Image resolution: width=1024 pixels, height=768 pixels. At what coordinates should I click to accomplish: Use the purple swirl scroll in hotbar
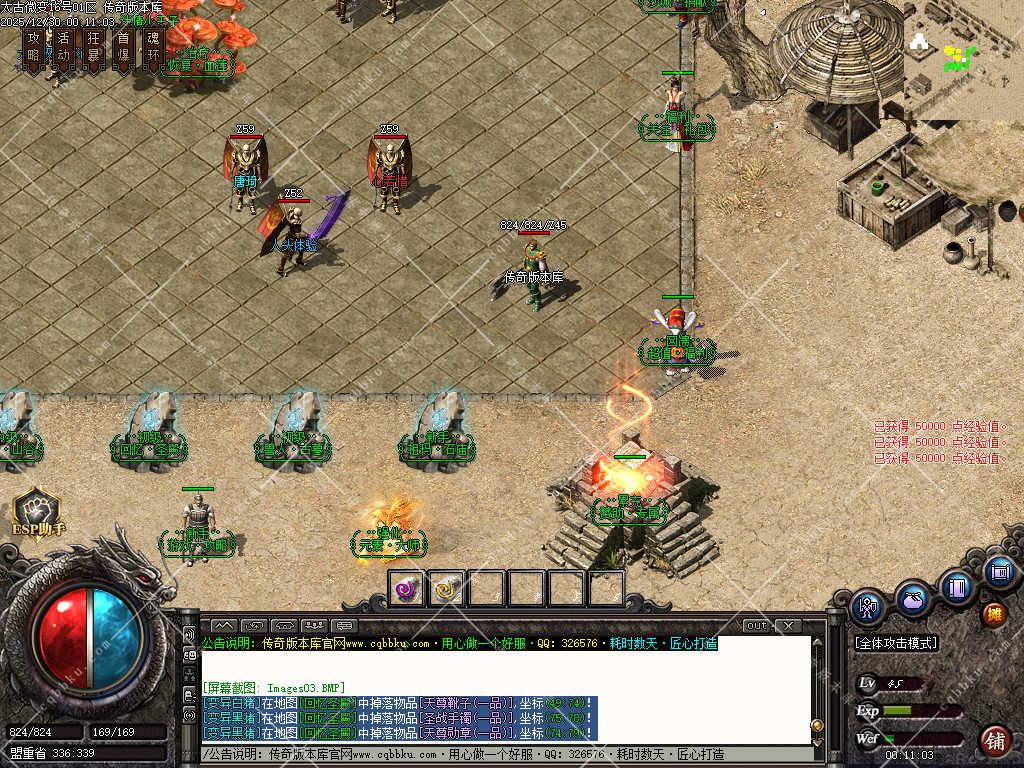click(407, 589)
